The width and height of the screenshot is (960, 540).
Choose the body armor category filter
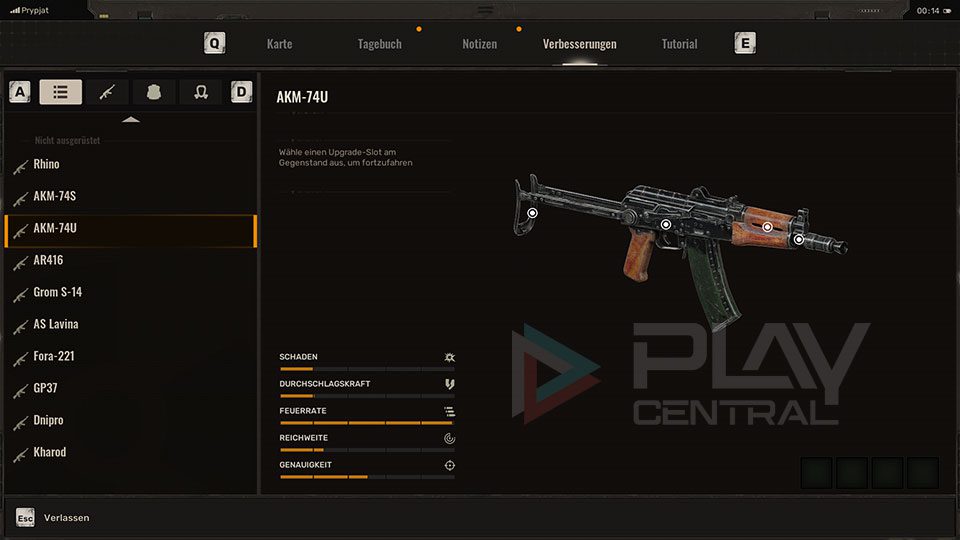[154, 92]
